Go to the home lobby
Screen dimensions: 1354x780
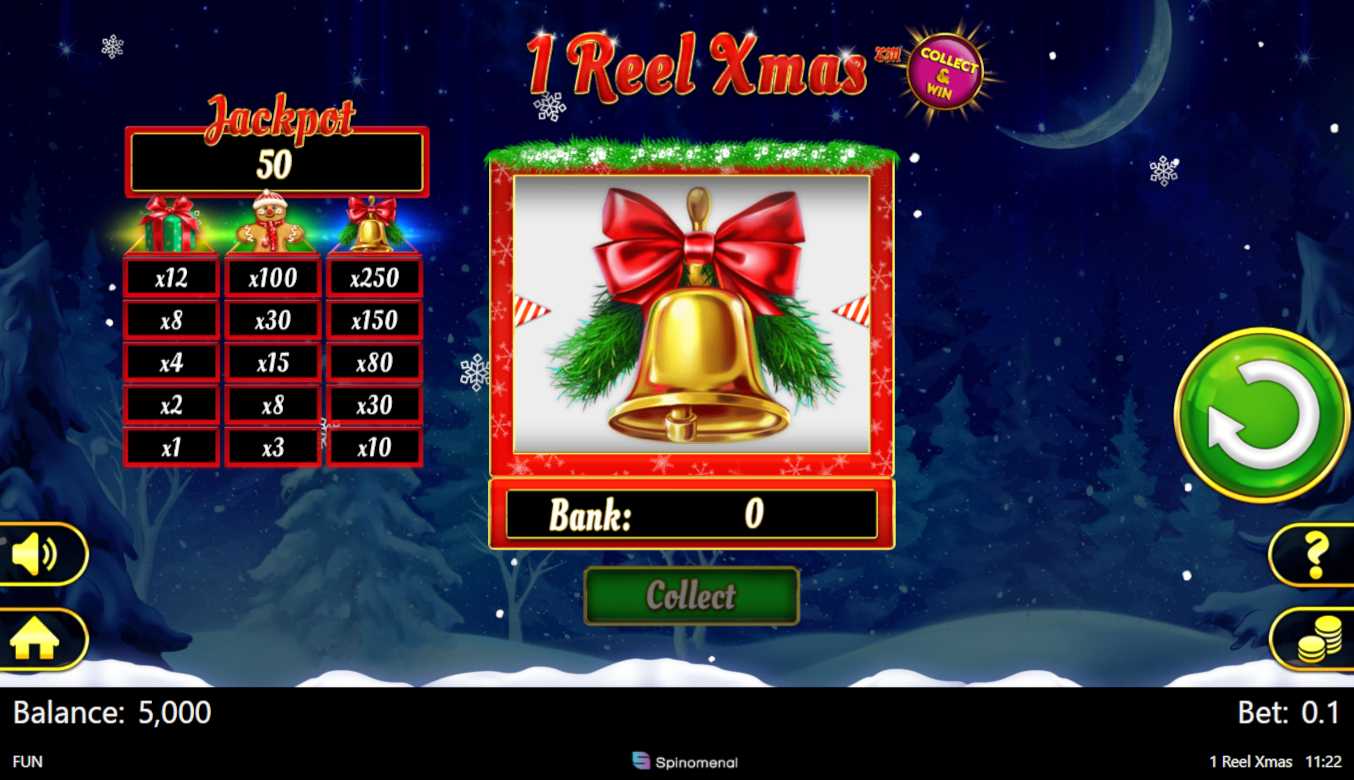[36, 640]
